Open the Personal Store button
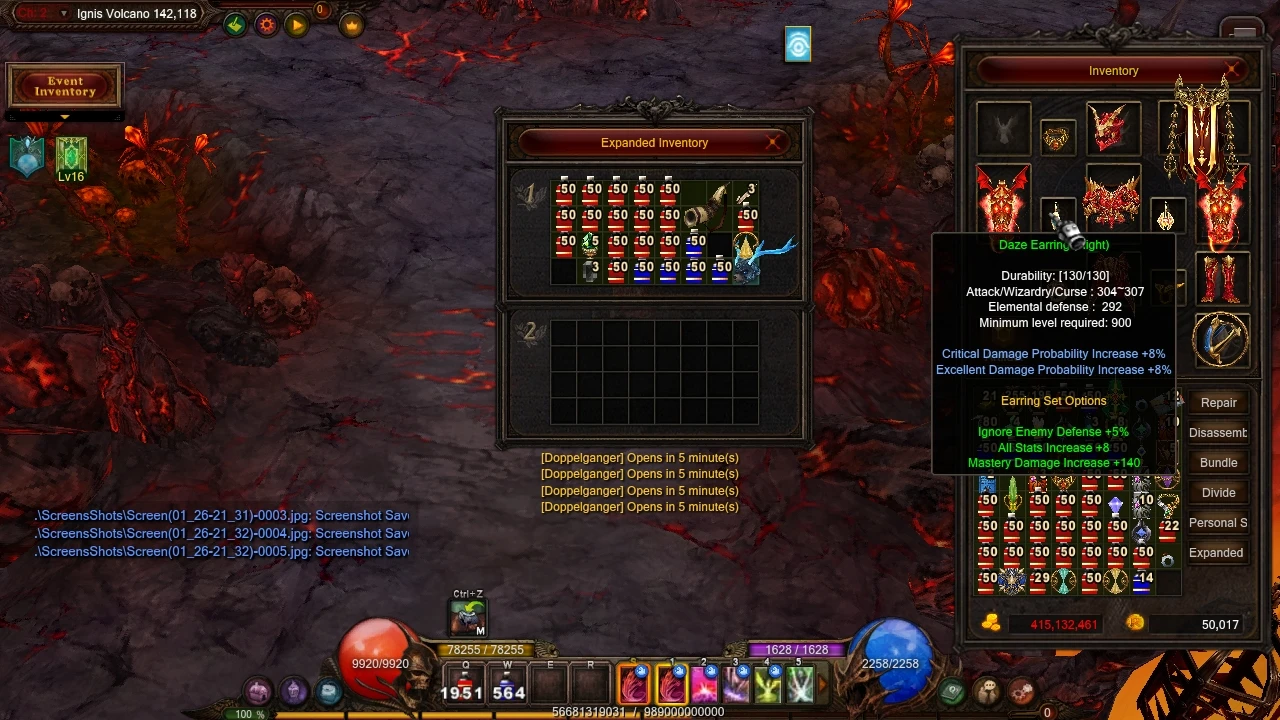The image size is (1280, 720). click(1217, 522)
